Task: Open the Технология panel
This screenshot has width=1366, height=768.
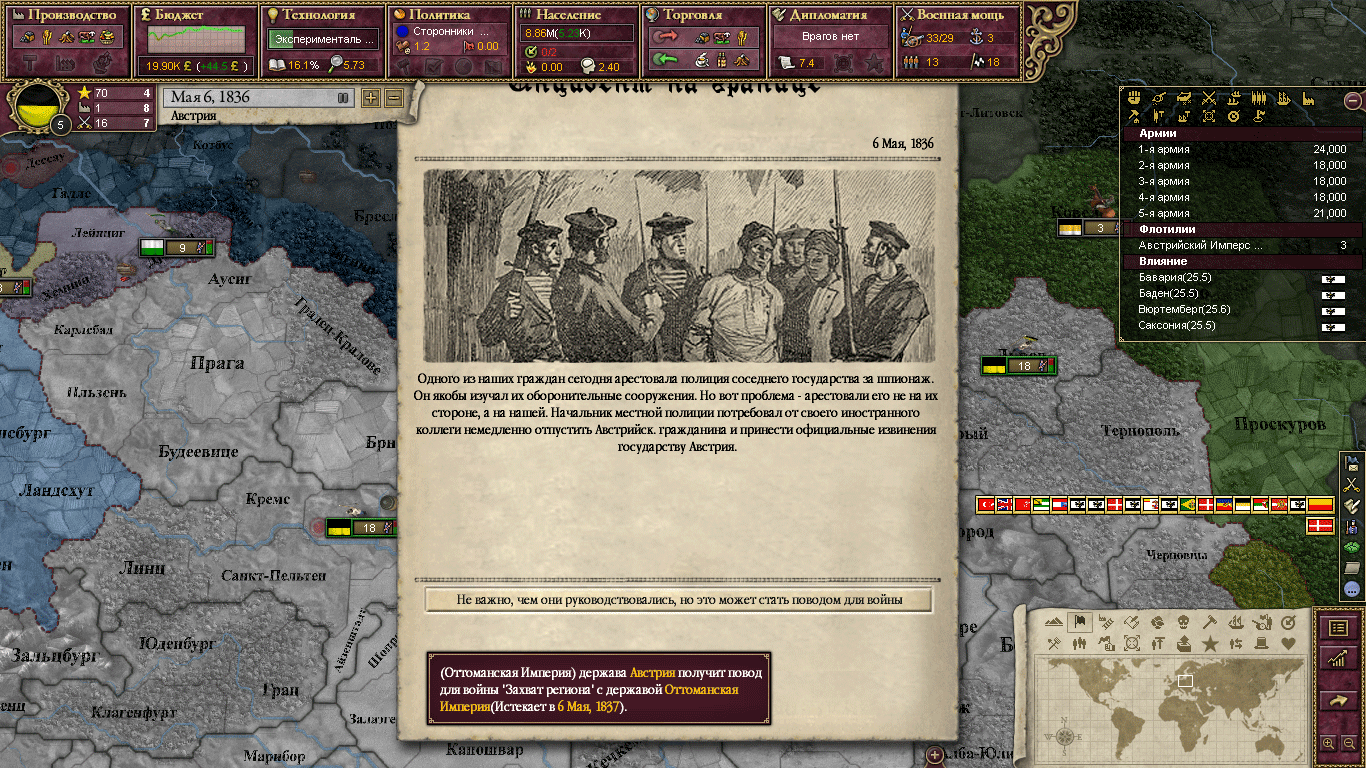Action: (323, 16)
